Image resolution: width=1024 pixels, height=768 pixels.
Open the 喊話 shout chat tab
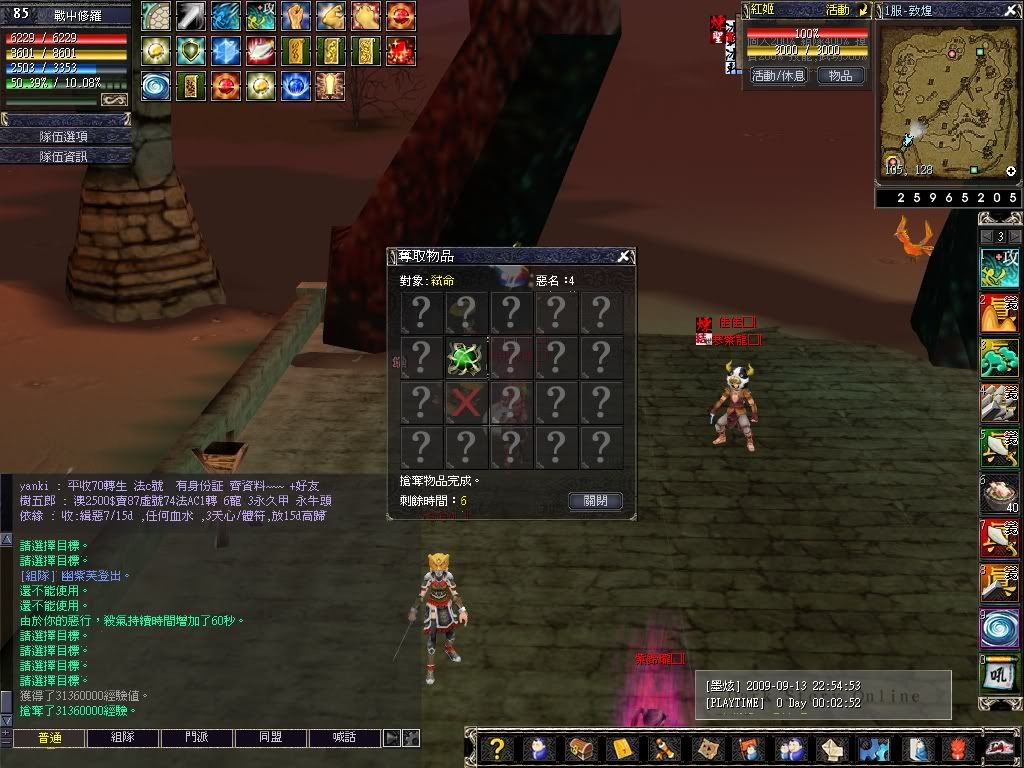click(344, 738)
